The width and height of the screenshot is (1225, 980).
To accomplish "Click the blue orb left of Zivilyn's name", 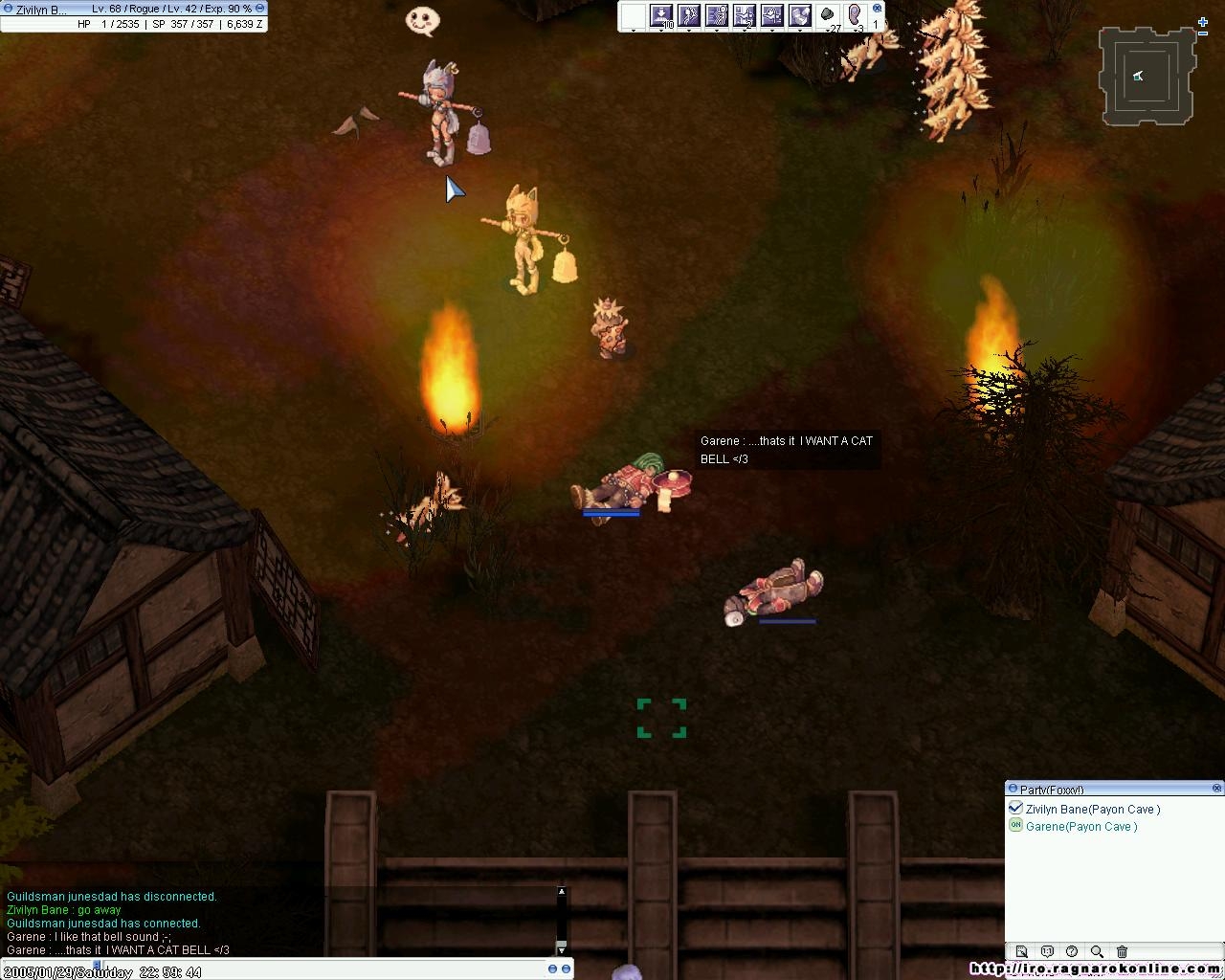I will pos(8,9).
